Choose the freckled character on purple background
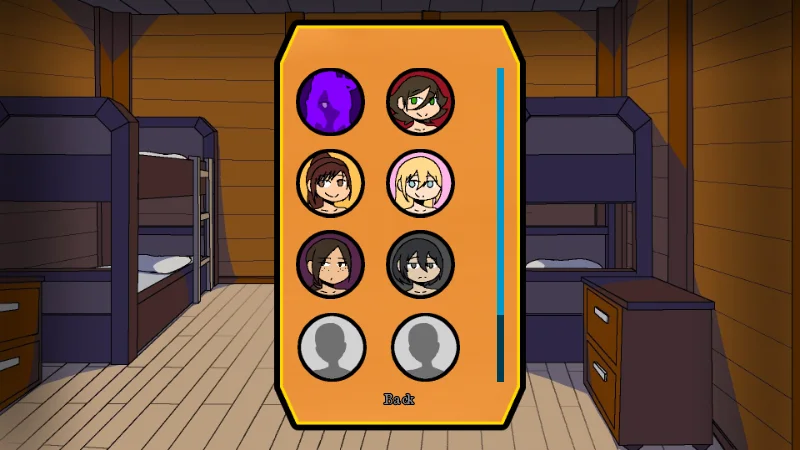Image resolution: width=800 pixels, height=450 pixels. pos(331,264)
